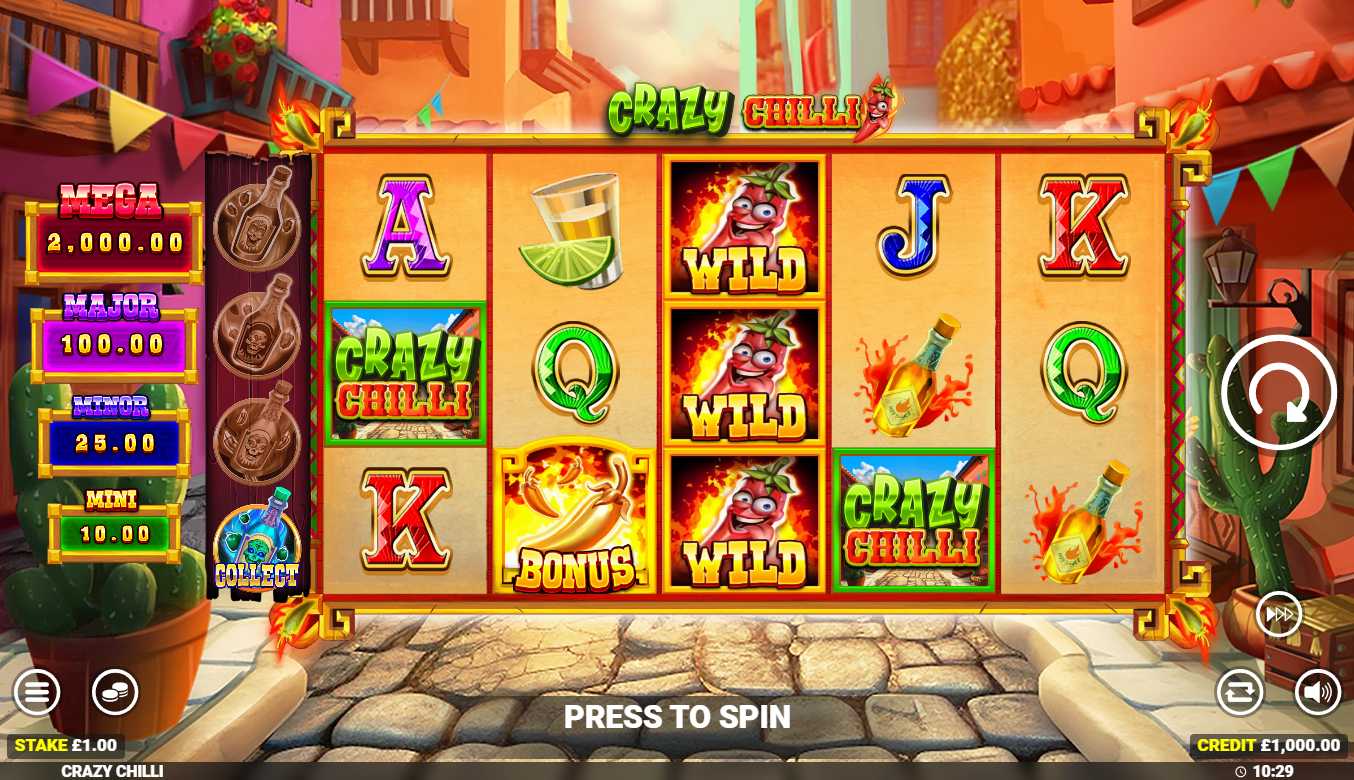The image size is (1354, 780).
Task: Open the autoplay options
Action: pos(1240,692)
